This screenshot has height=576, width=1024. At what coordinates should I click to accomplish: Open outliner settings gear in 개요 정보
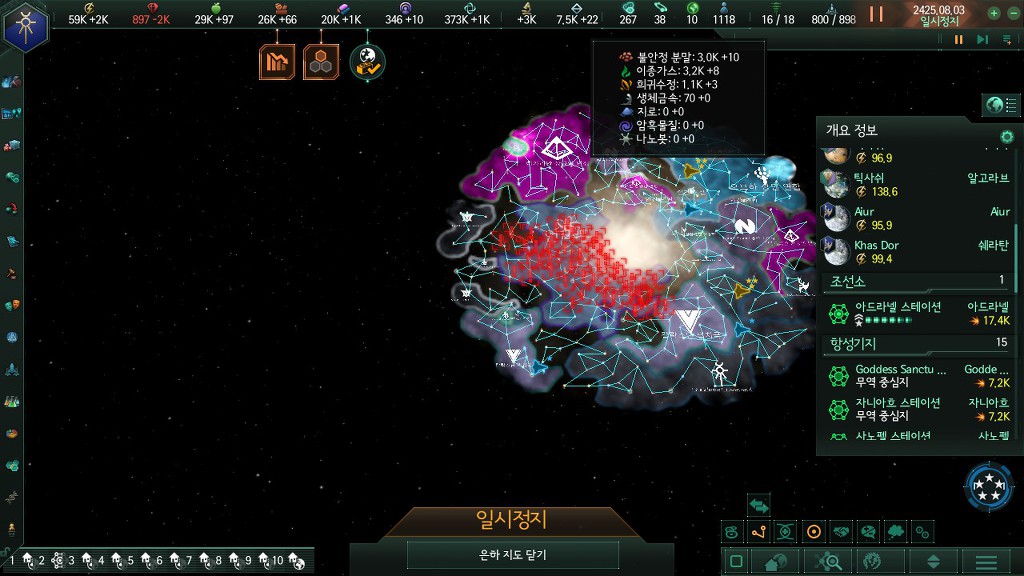click(x=1007, y=136)
